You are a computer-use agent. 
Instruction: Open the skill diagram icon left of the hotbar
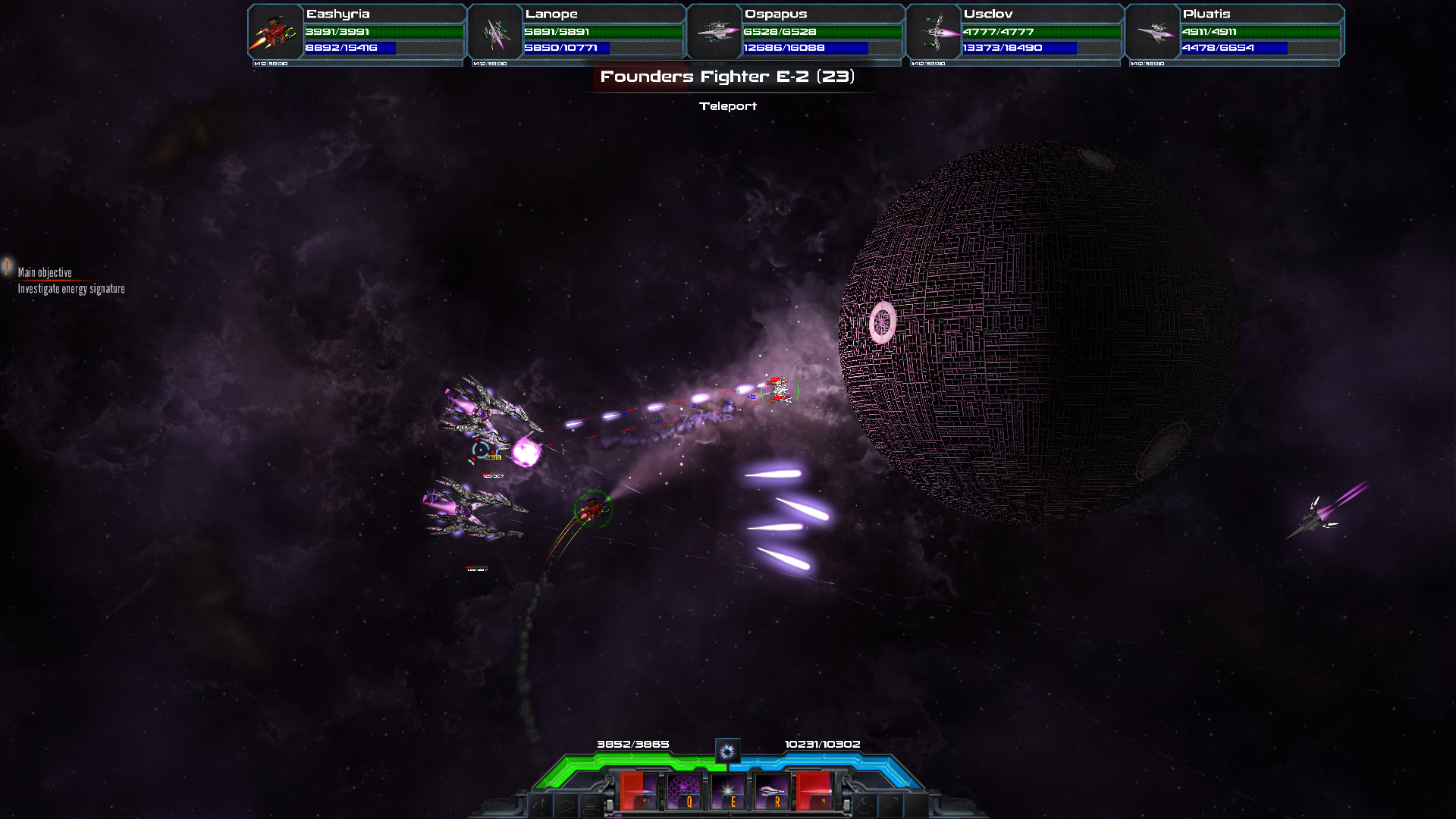(565, 802)
